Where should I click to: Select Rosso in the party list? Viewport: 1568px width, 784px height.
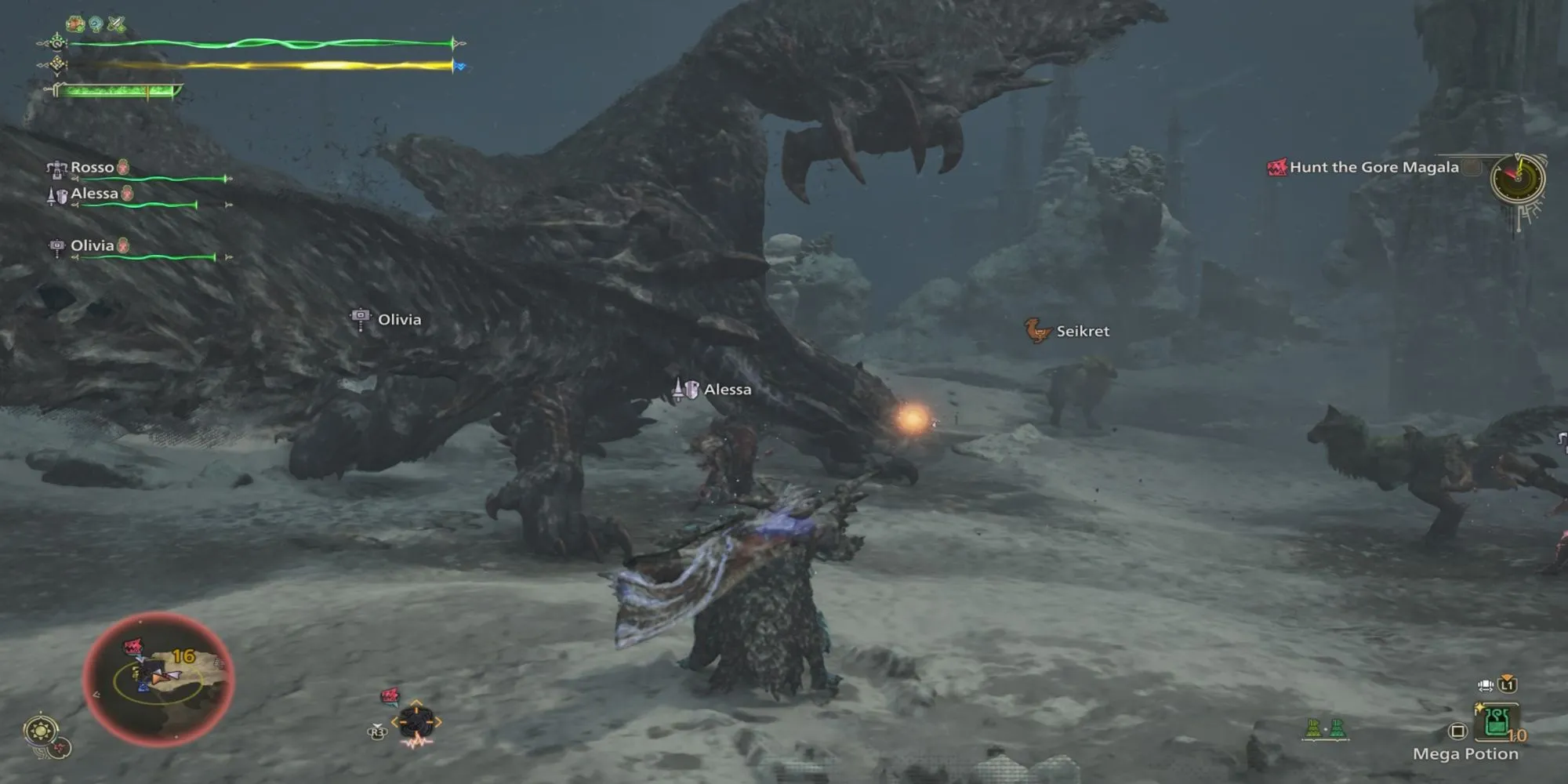pyautogui.click(x=92, y=168)
